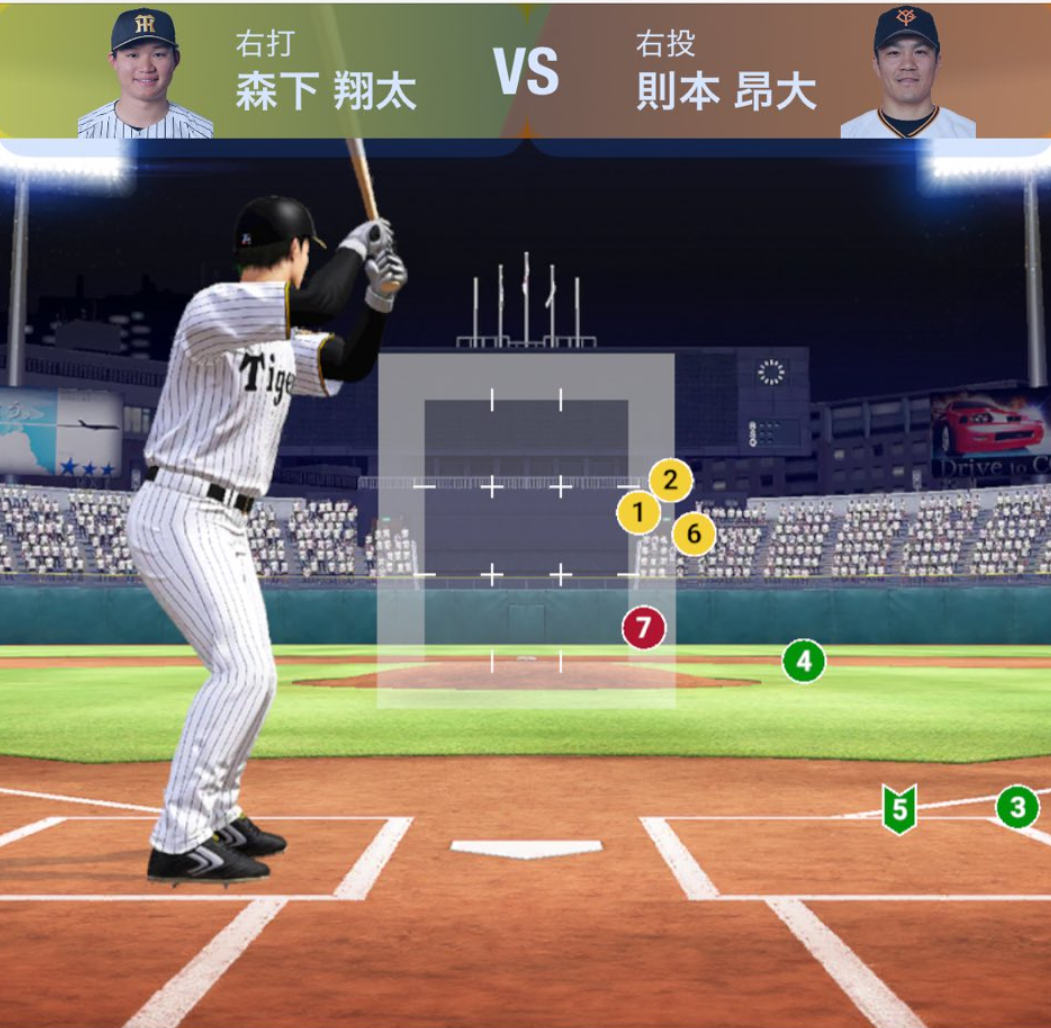Click green pitch marker number 4
The height and width of the screenshot is (1028, 1051).
pos(803,661)
